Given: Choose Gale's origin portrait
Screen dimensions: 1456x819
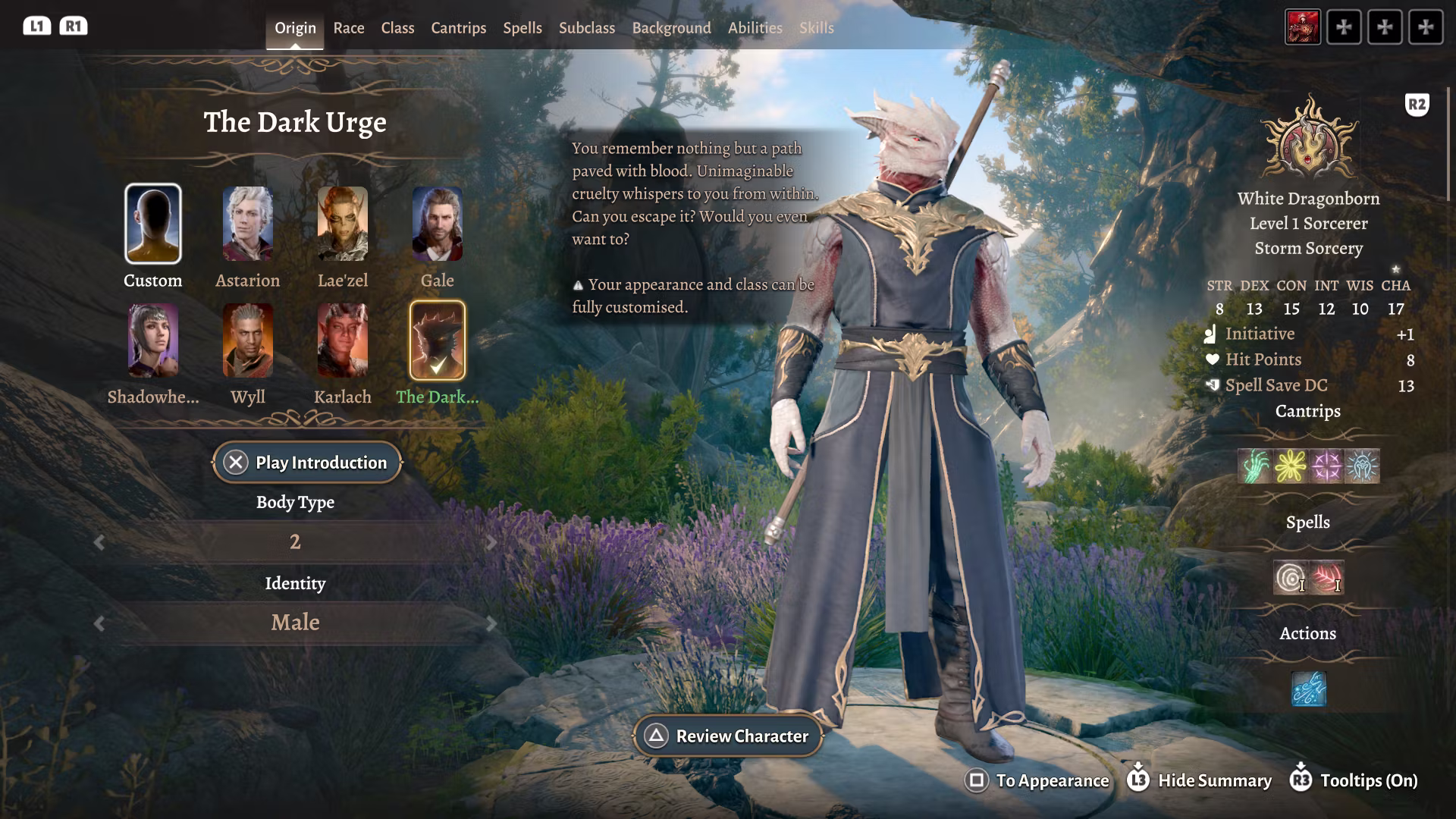Looking at the screenshot, I should 438,224.
